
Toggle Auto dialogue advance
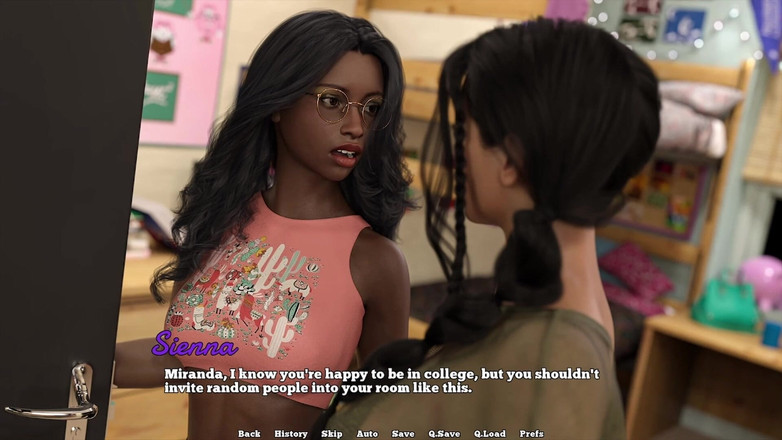(x=367, y=434)
